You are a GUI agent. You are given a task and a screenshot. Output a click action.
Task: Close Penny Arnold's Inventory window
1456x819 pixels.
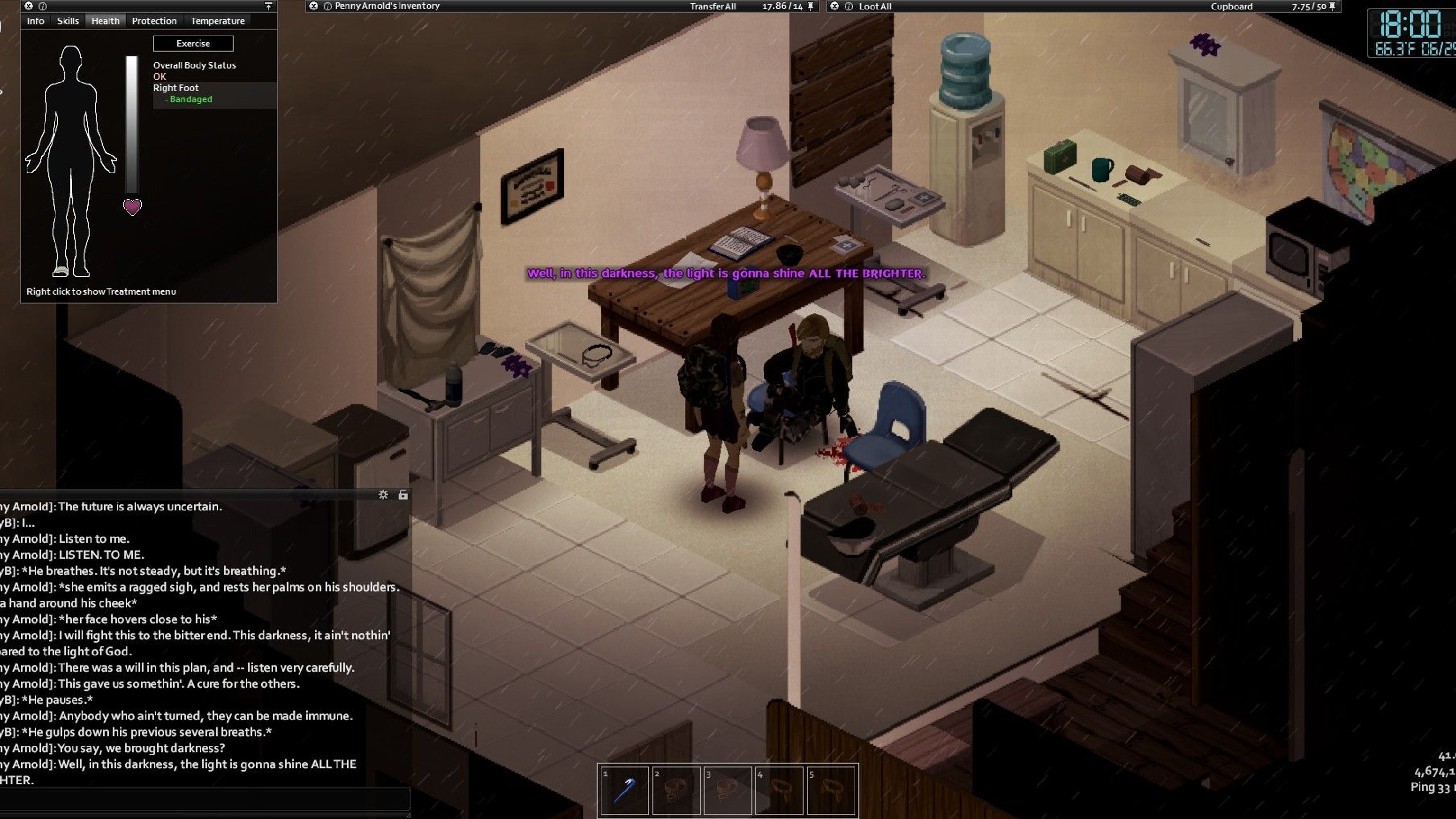pyautogui.click(x=313, y=6)
